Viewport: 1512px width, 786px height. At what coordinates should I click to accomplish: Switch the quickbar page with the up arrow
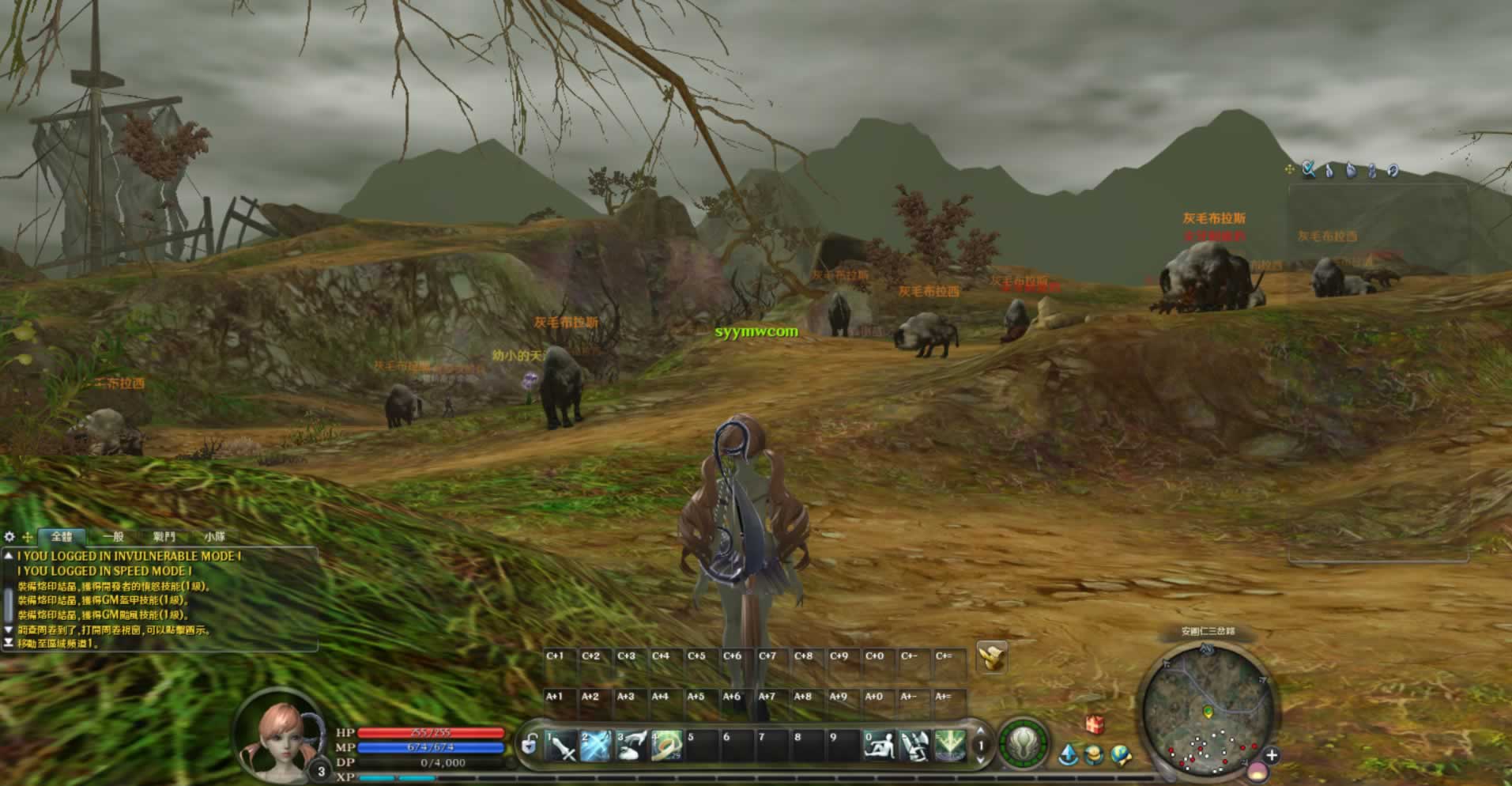click(x=981, y=731)
